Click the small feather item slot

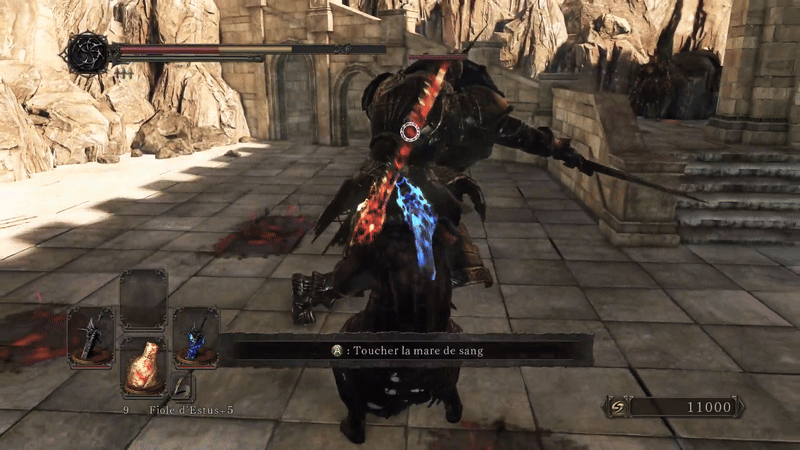(181, 387)
